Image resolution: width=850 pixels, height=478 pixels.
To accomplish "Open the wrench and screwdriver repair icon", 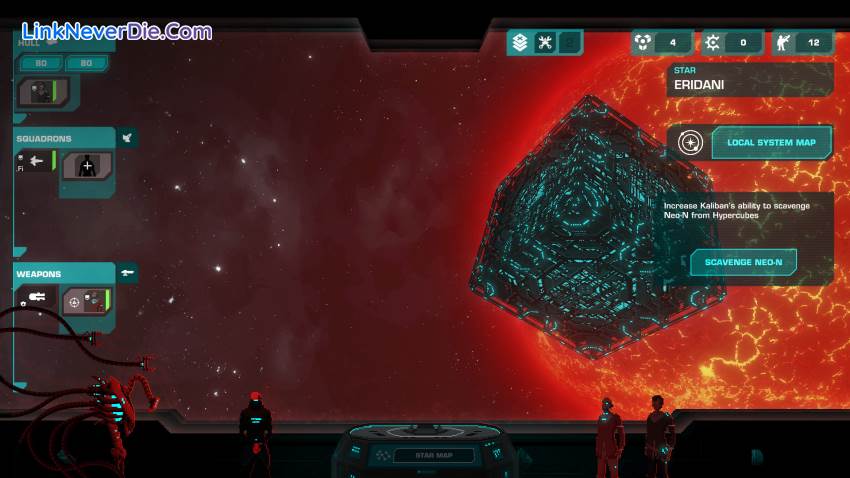I will (545, 42).
